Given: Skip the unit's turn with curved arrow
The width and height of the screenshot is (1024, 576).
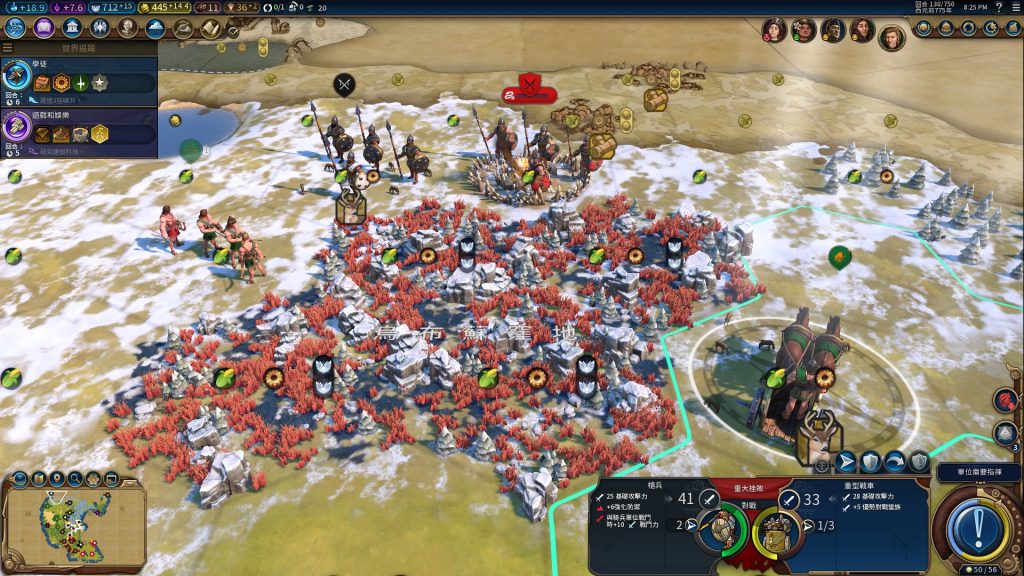Looking at the screenshot, I should [895, 461].
